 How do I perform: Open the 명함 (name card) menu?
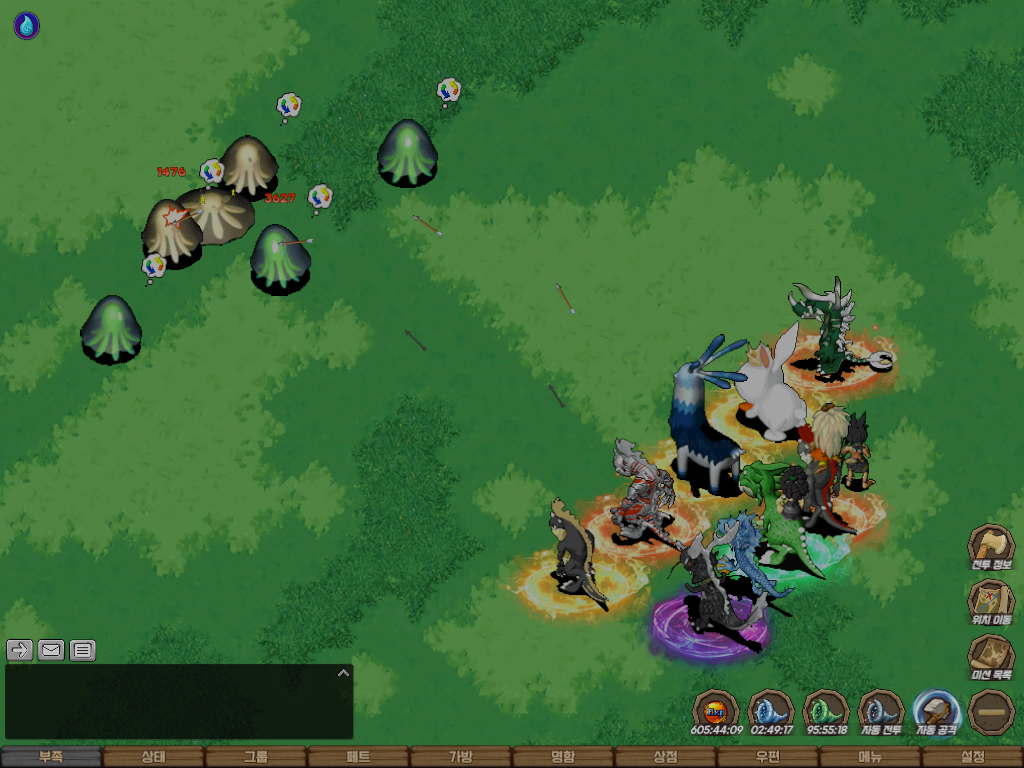click(563, 757)
